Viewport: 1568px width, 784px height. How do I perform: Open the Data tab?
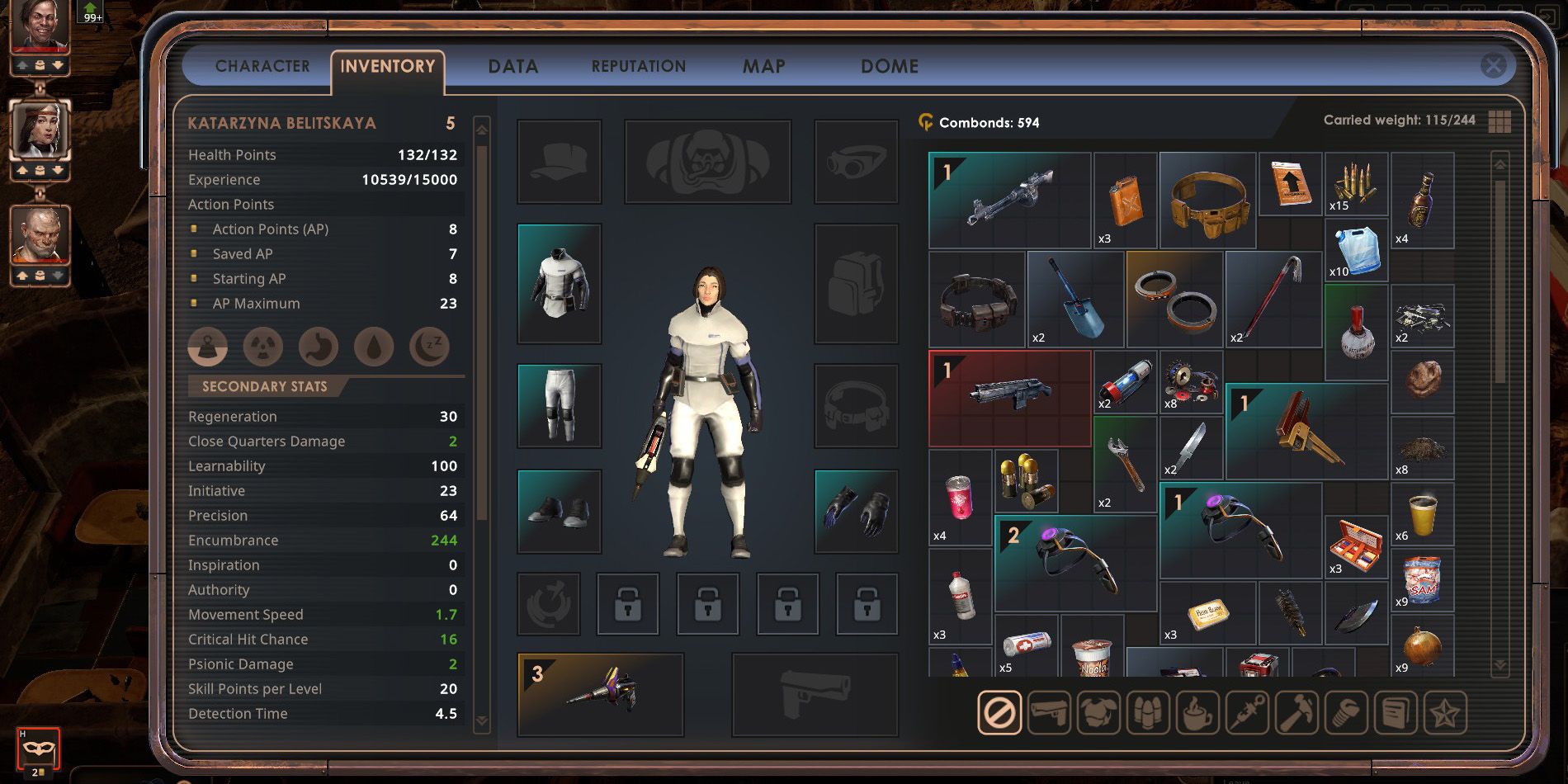(512, 66)
